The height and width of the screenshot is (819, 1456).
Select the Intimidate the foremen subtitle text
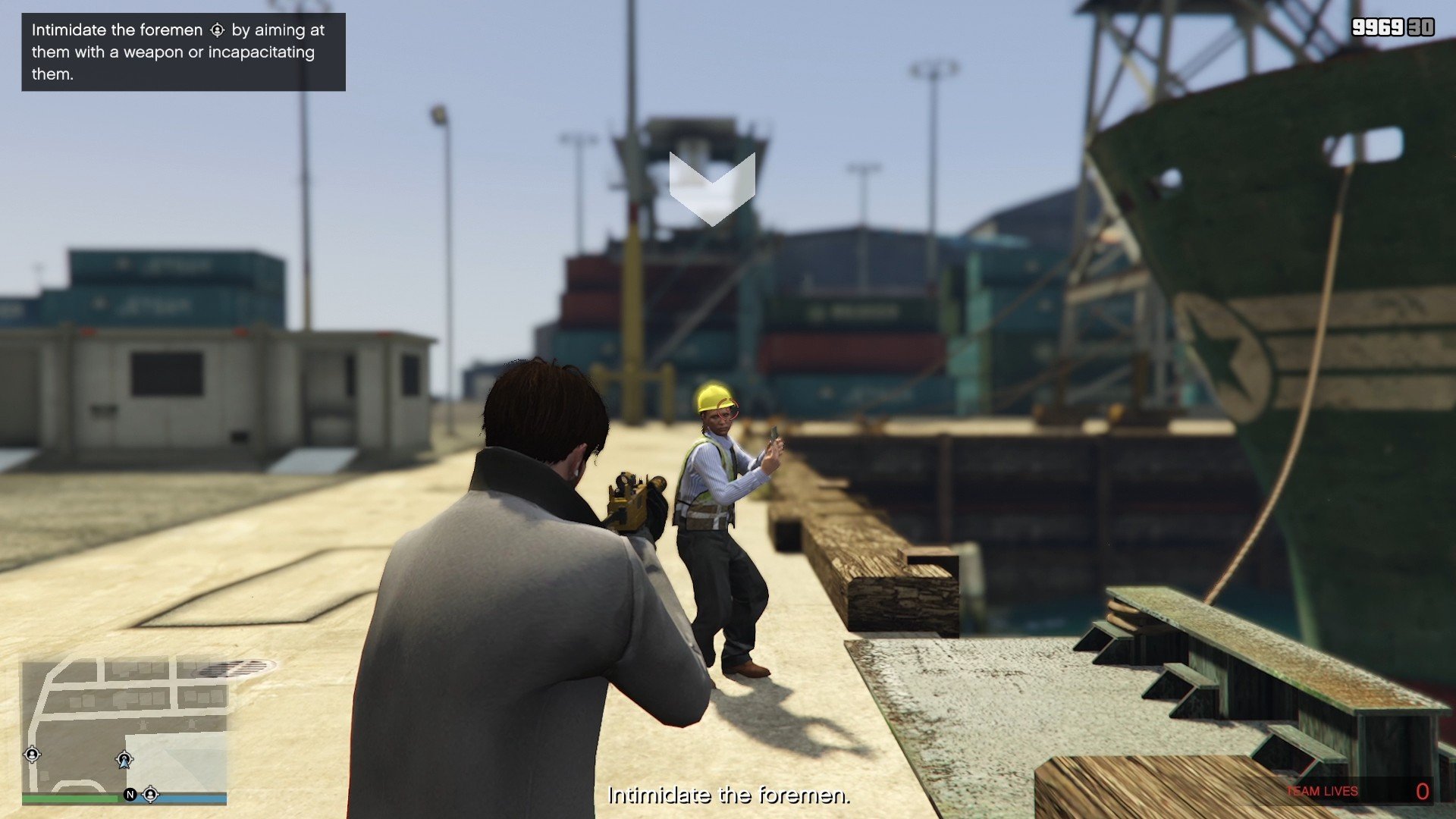pyautogui.click(x=728, y=797)
